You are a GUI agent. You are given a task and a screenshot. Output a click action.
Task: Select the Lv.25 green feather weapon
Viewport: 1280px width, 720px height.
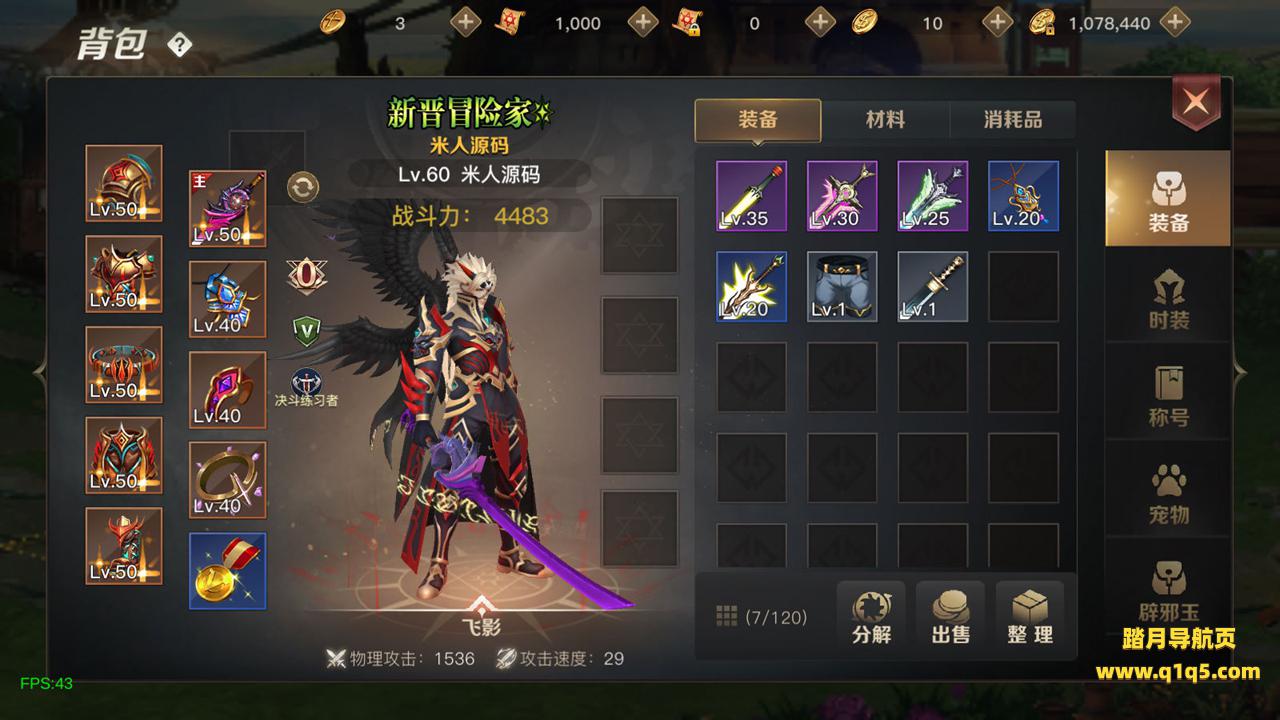coord(933,196)
